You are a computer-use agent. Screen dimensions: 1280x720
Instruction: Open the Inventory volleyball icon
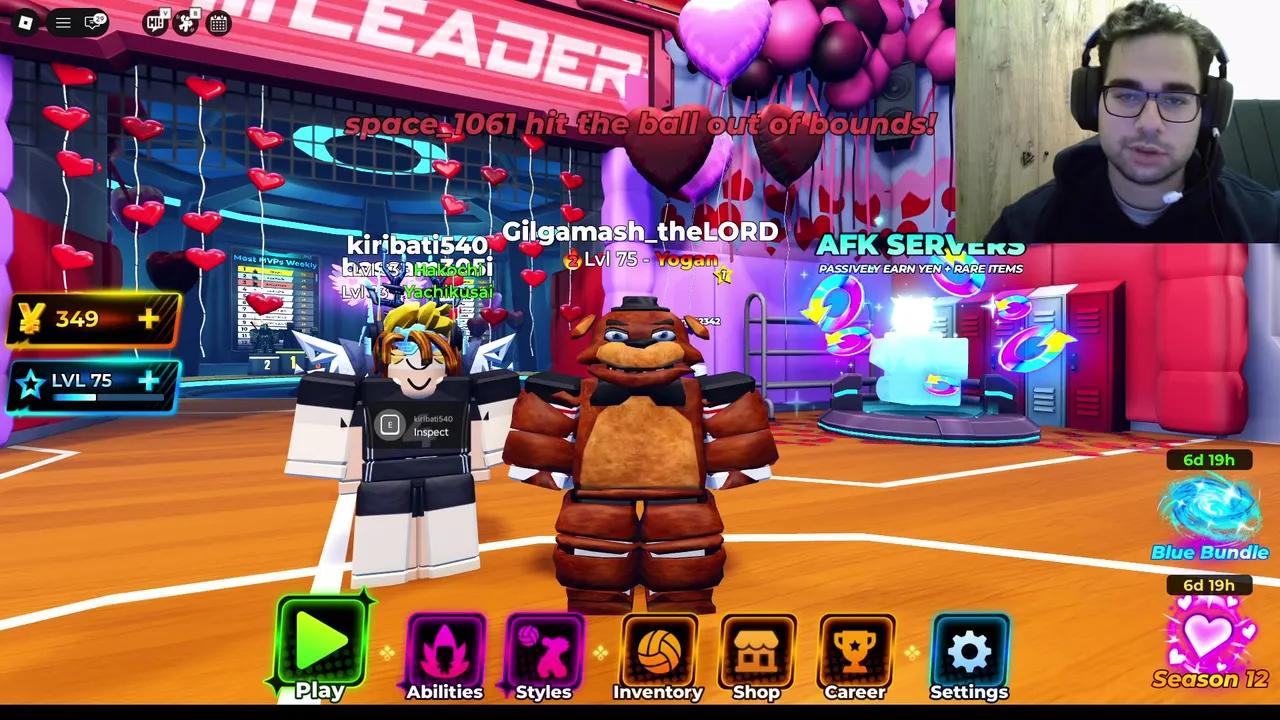[x=658, y=651]
